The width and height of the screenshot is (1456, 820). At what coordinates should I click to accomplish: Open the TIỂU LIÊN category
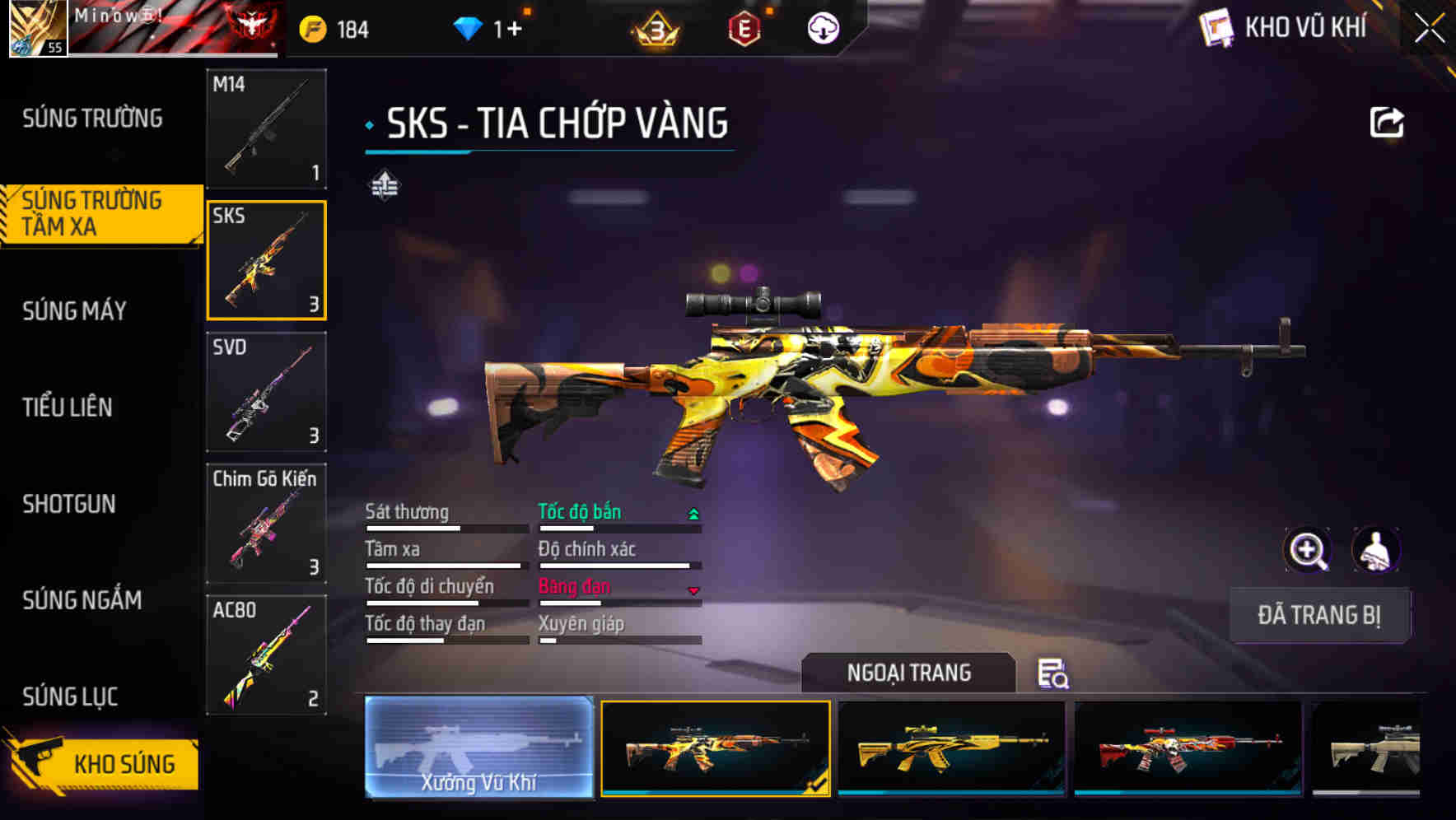(68, 407)
